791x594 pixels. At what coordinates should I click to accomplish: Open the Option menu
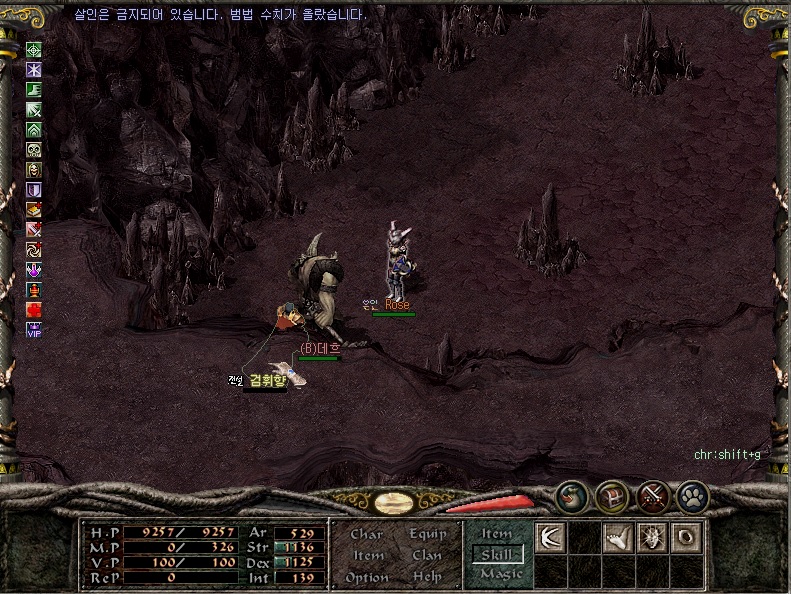(x=367, y=578)
